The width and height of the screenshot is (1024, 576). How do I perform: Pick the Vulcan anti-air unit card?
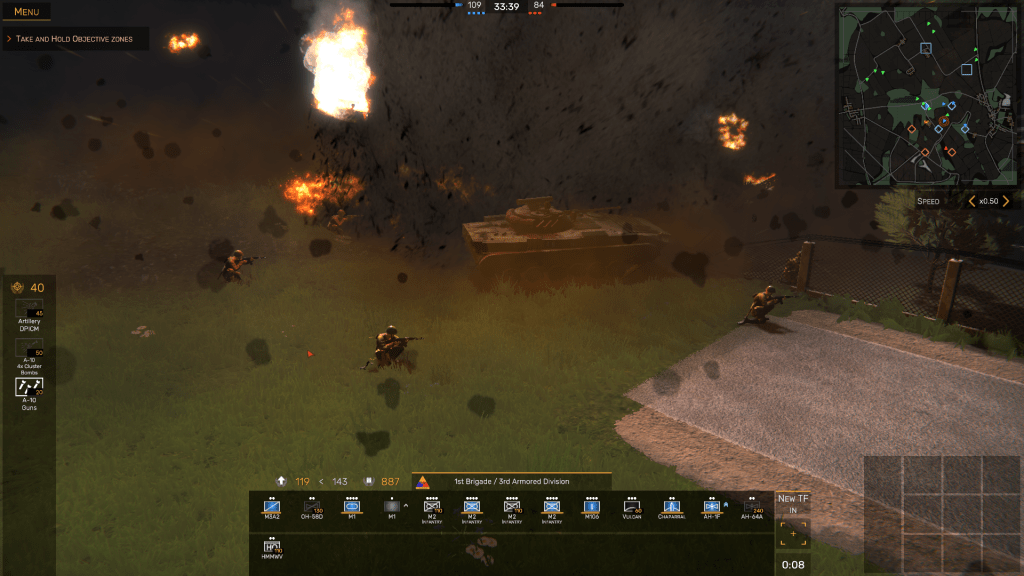click(x=631, y=509)
